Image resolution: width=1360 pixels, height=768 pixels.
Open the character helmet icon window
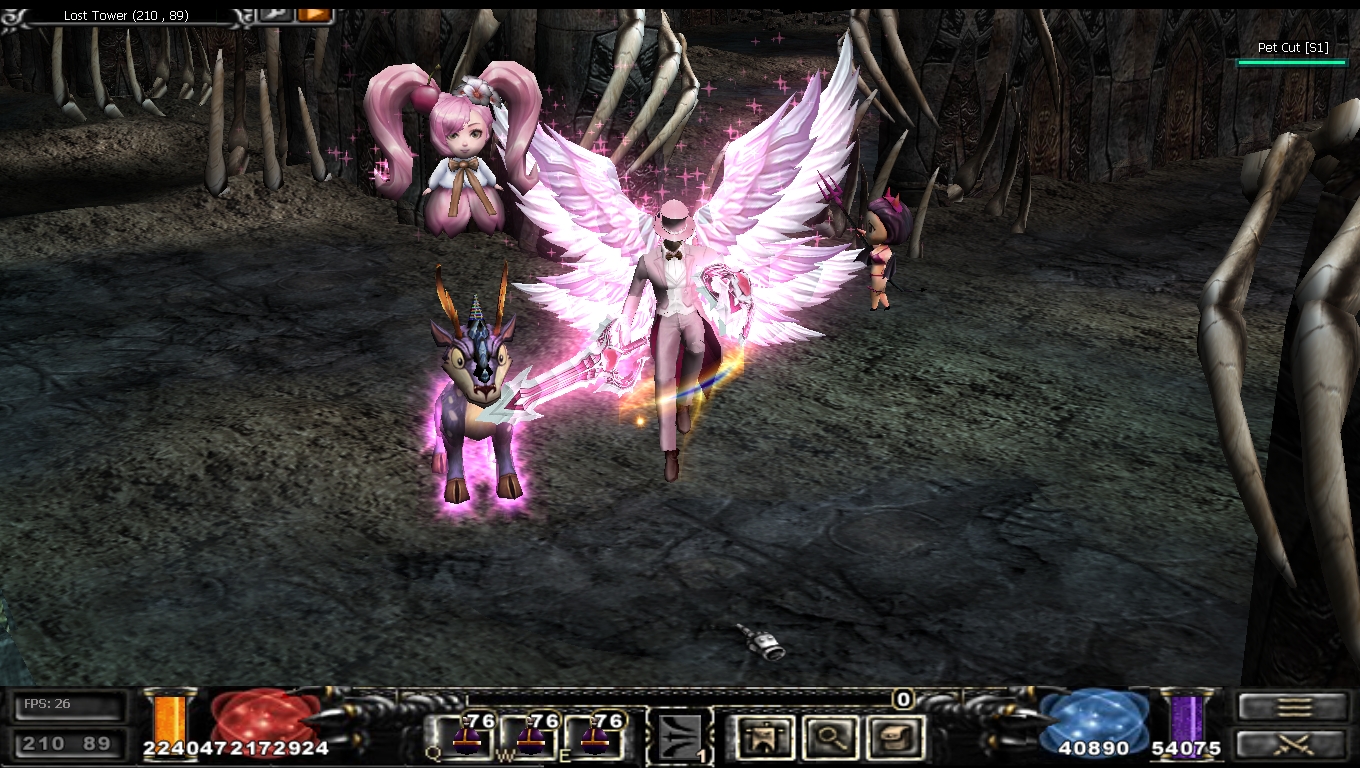[764, 738]
